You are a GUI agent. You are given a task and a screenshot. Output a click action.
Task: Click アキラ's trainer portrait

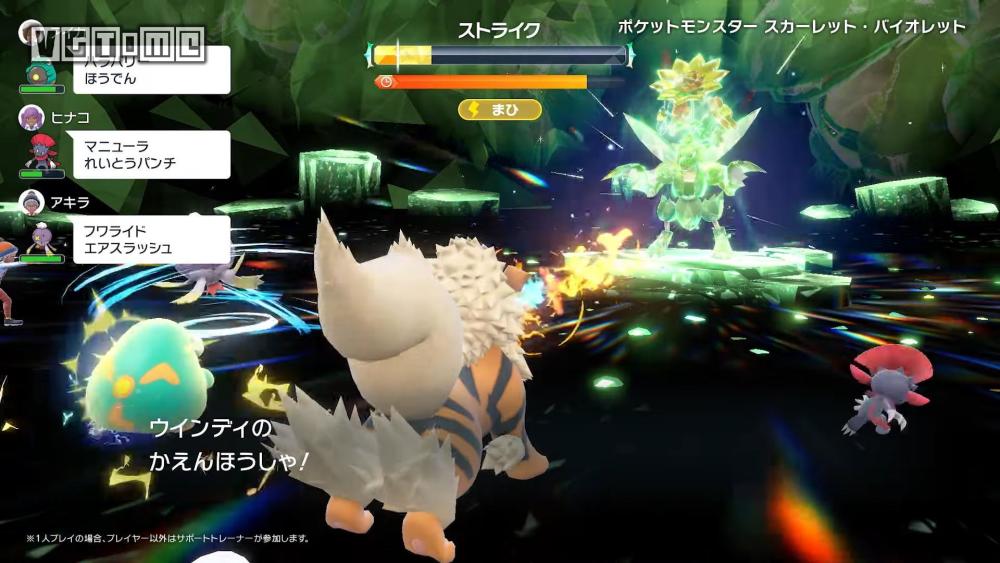pyautogui.click(x=31, y=202)
